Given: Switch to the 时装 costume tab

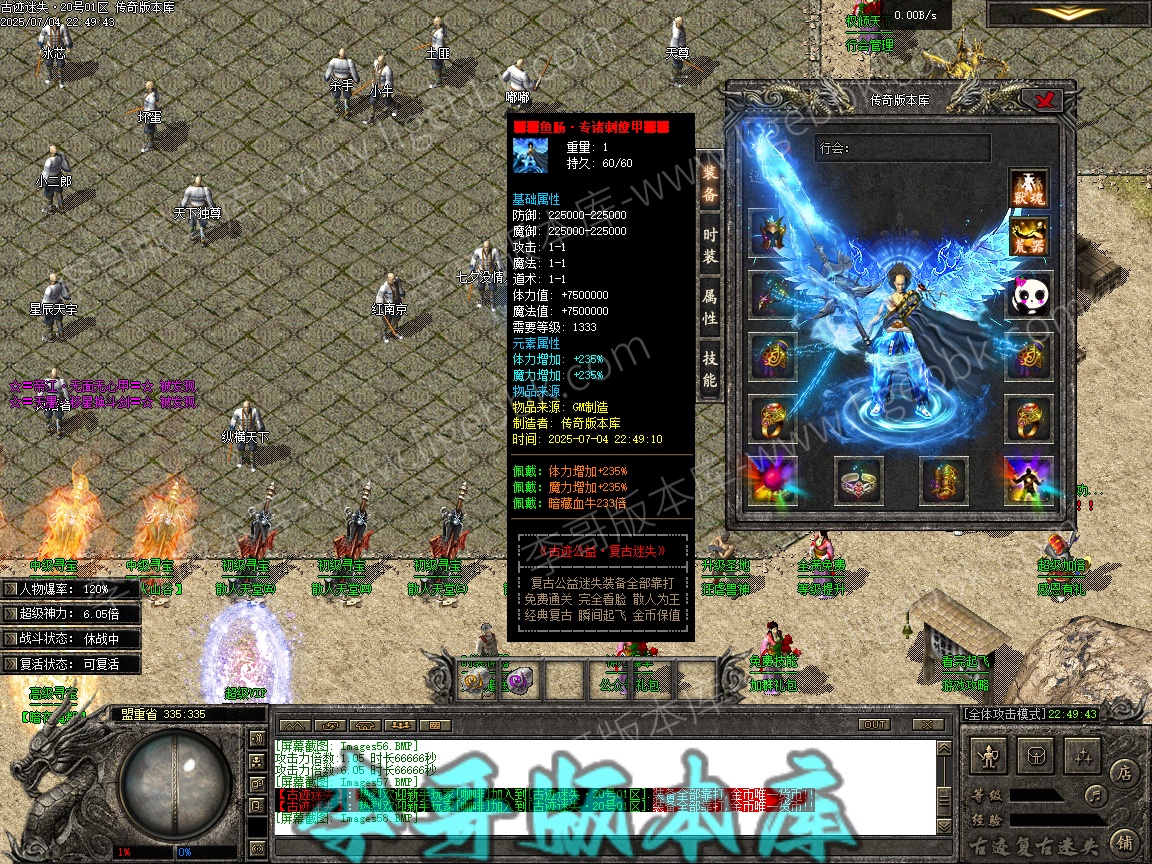Looking at the screenshot, I should coord(709,245).
